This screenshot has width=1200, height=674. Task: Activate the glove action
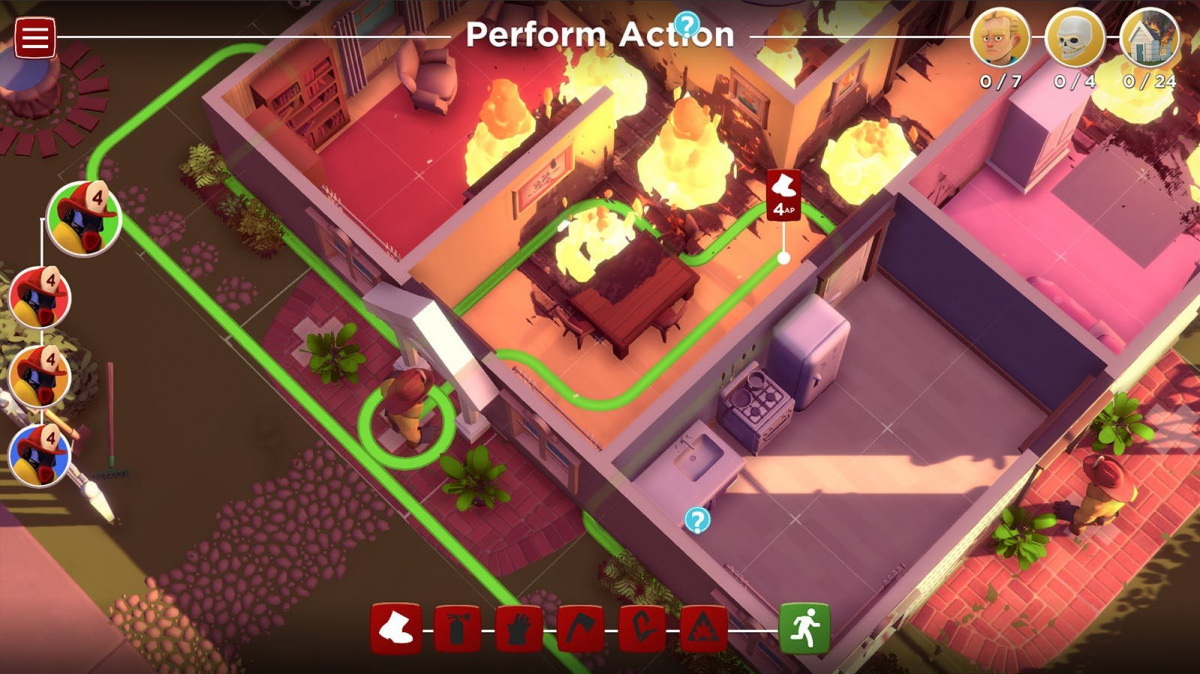(519, 629)
